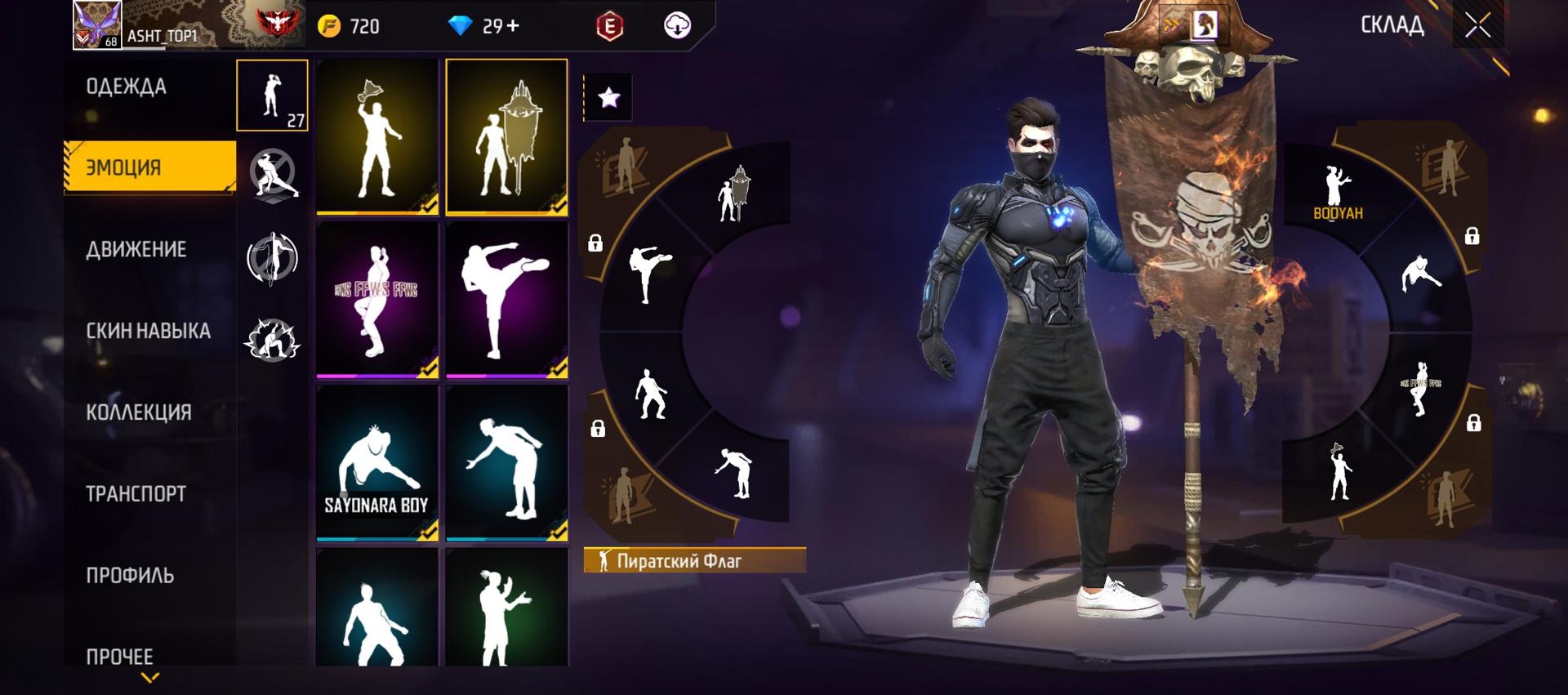Open the ТРАНСПОРТ vehicle category

136,494
